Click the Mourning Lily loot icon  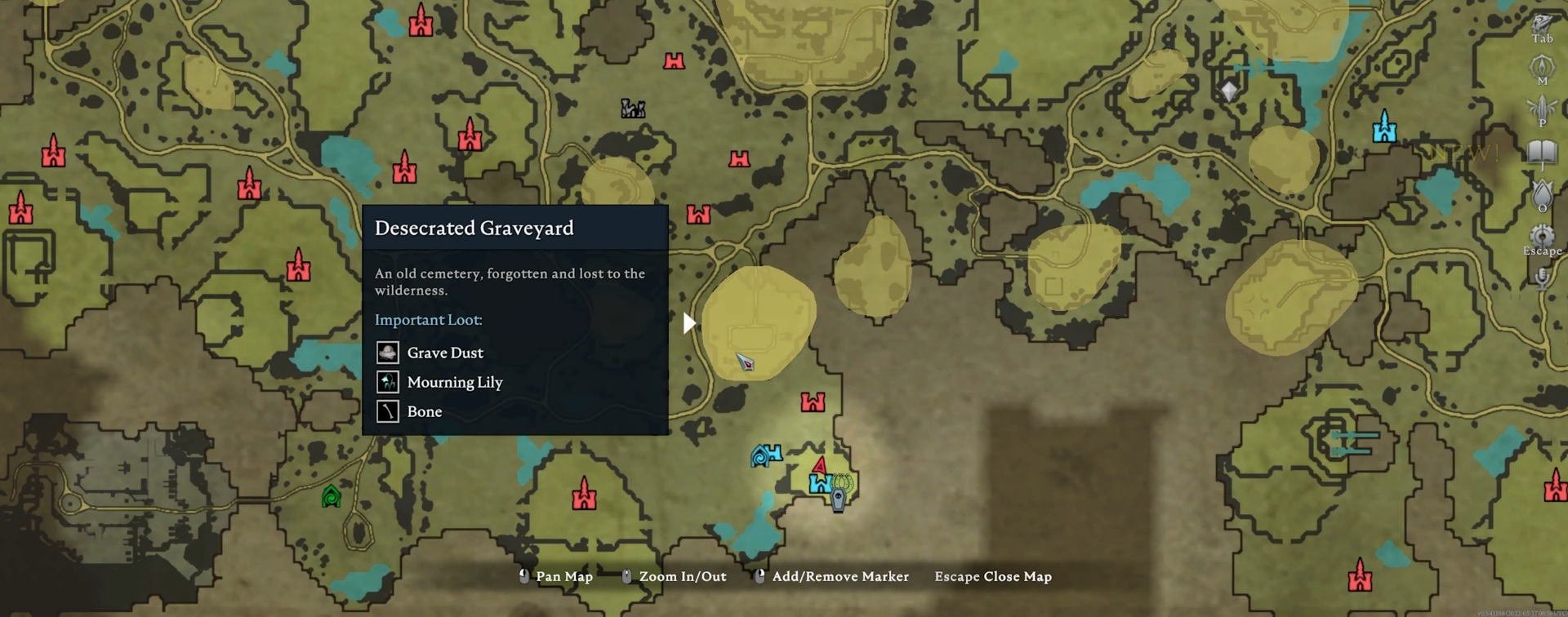[388, 381]
